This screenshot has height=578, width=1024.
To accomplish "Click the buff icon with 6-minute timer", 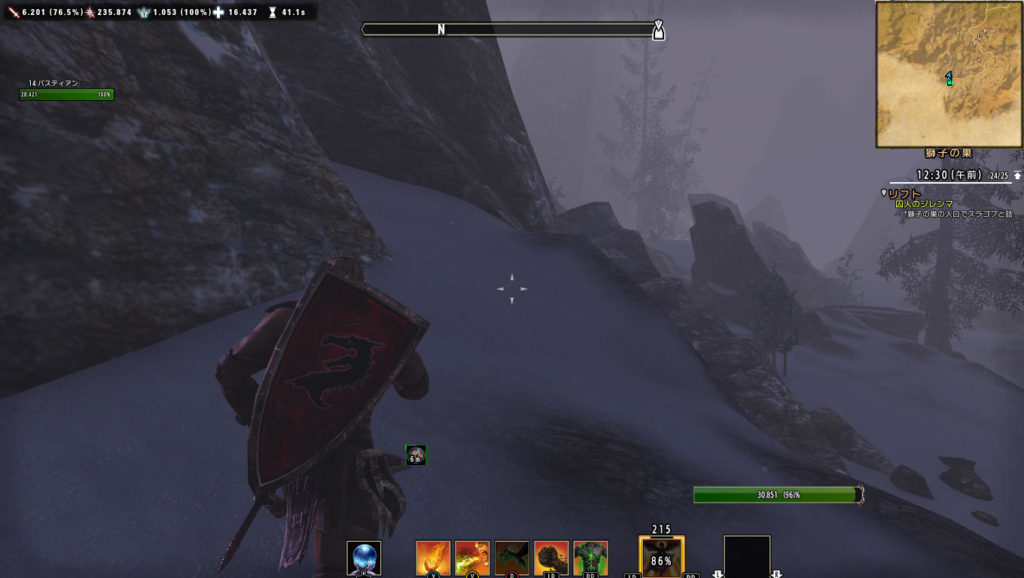I will coord(416,455).
